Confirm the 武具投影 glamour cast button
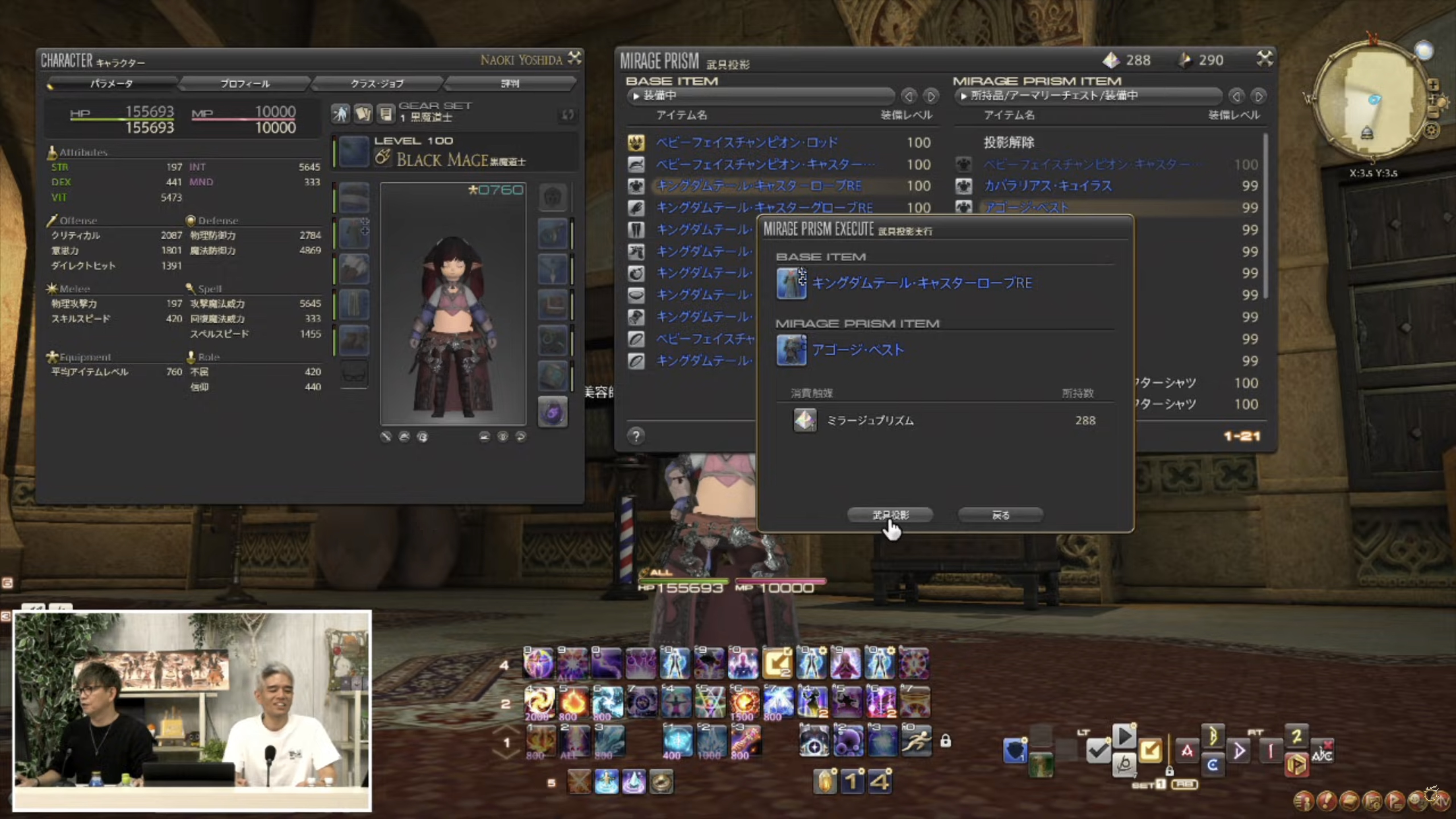1456x819 pixels. 890,515
